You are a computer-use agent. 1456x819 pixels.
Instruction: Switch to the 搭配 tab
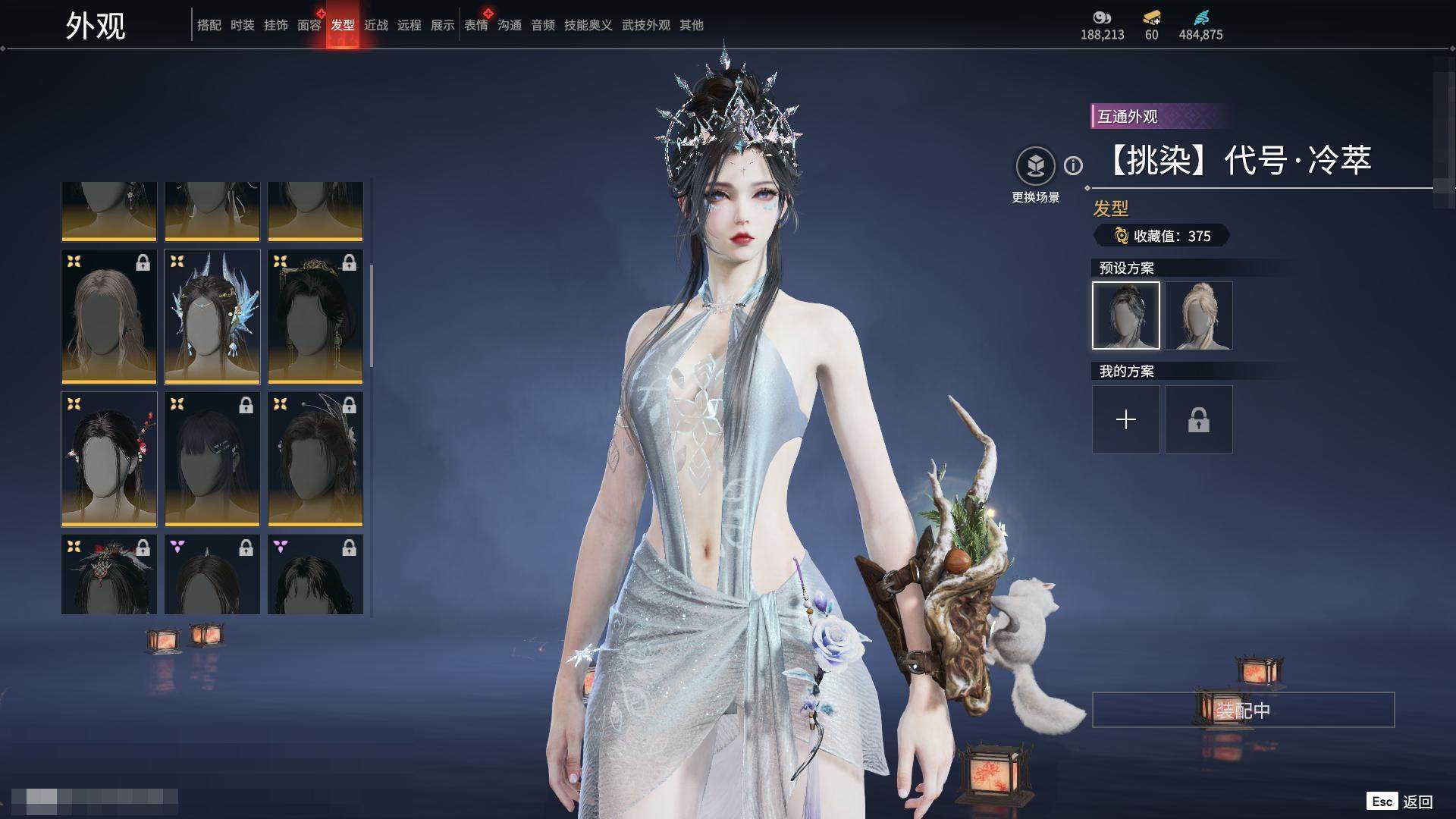click(x=209, y=26)
